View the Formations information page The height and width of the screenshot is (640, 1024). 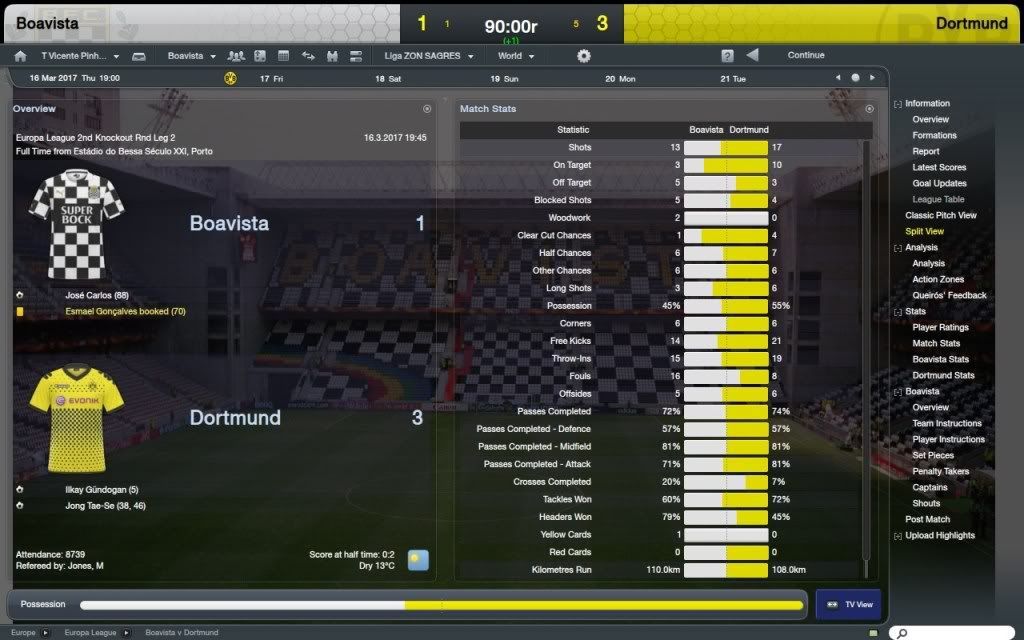point(934,136)
